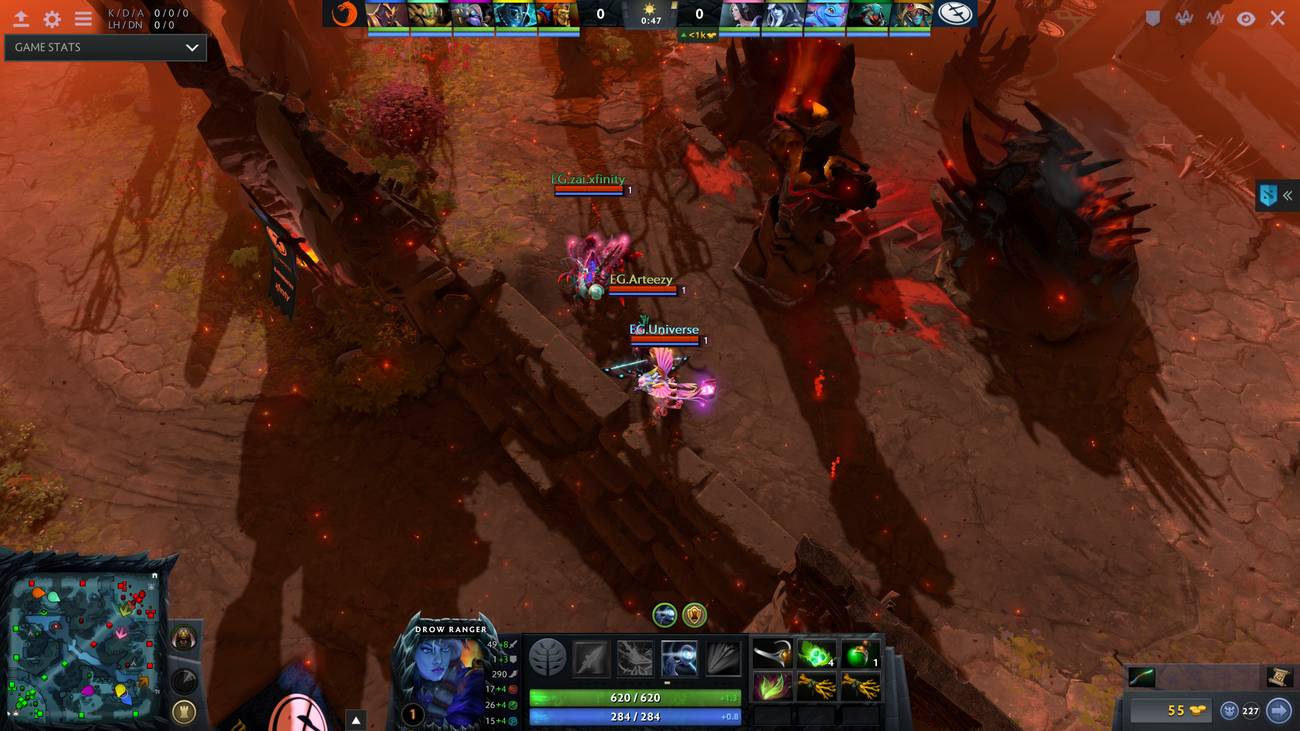The height and width of the screenshot is (731, 1300).
Task: Collapse the right side panel chevron
Action: [1290, 196]
